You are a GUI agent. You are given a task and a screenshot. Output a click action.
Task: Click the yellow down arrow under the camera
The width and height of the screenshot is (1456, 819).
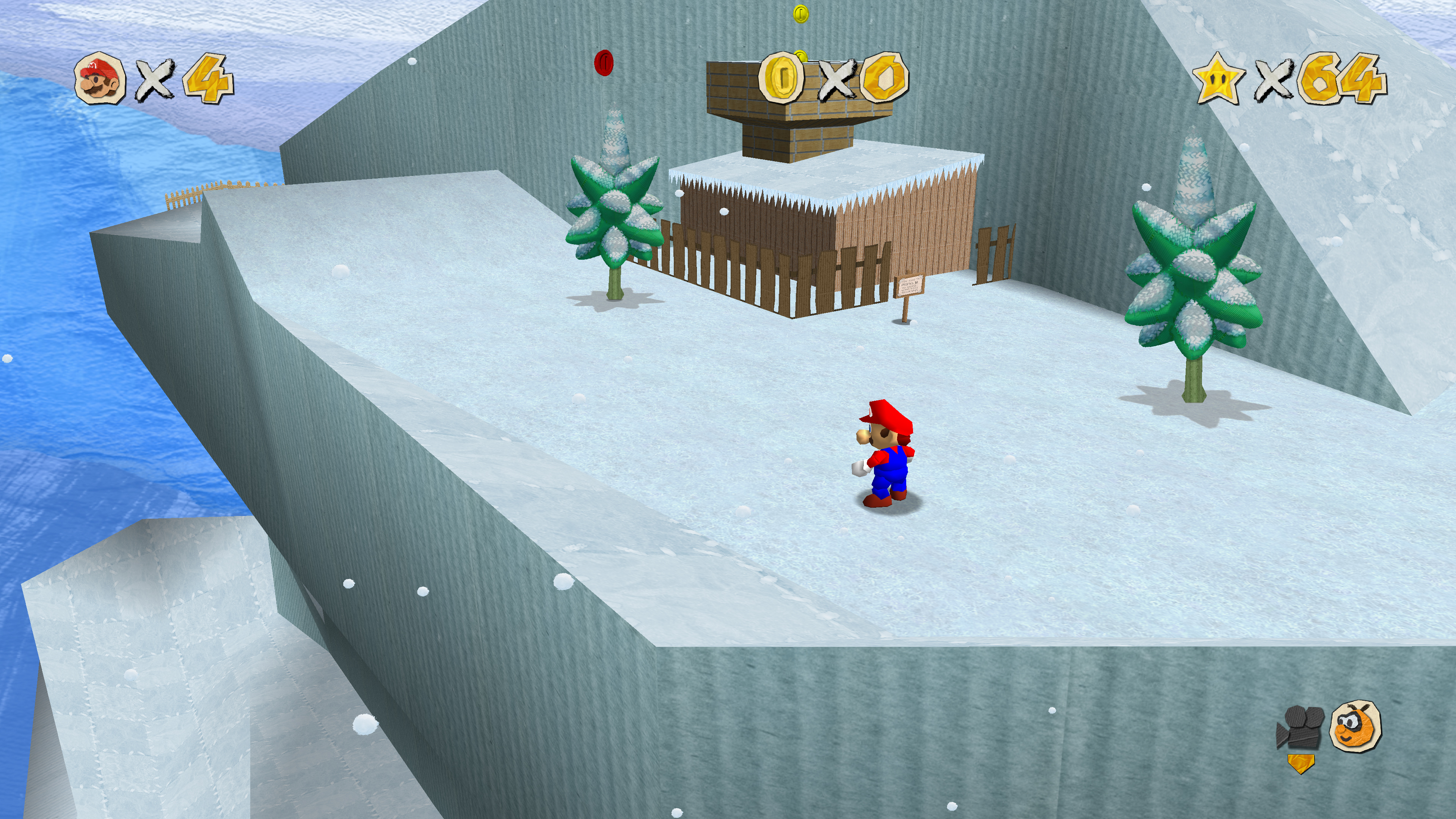1301,763
